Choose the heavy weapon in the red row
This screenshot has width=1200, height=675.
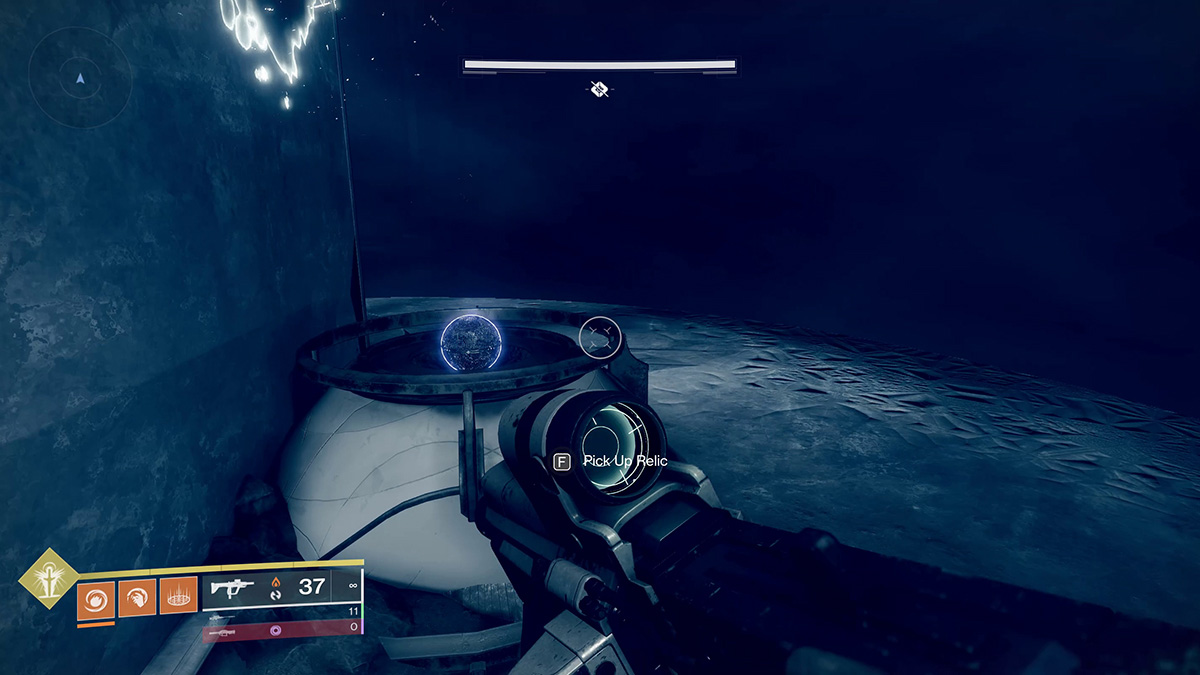[x=222, y=633]
